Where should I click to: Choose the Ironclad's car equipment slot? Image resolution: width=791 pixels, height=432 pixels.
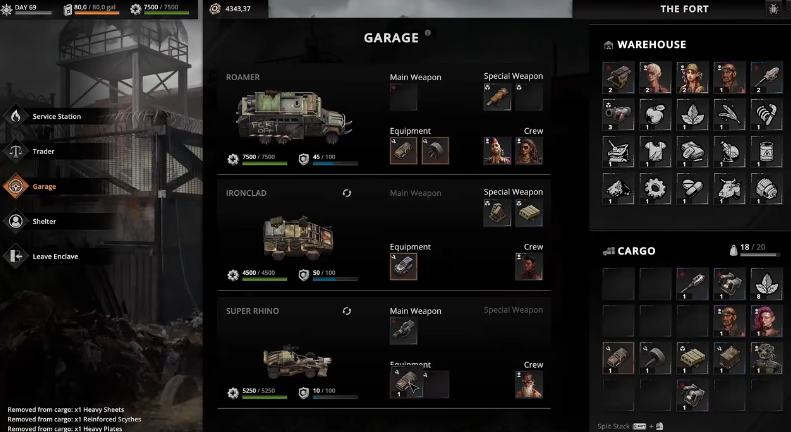coord(403,266)
